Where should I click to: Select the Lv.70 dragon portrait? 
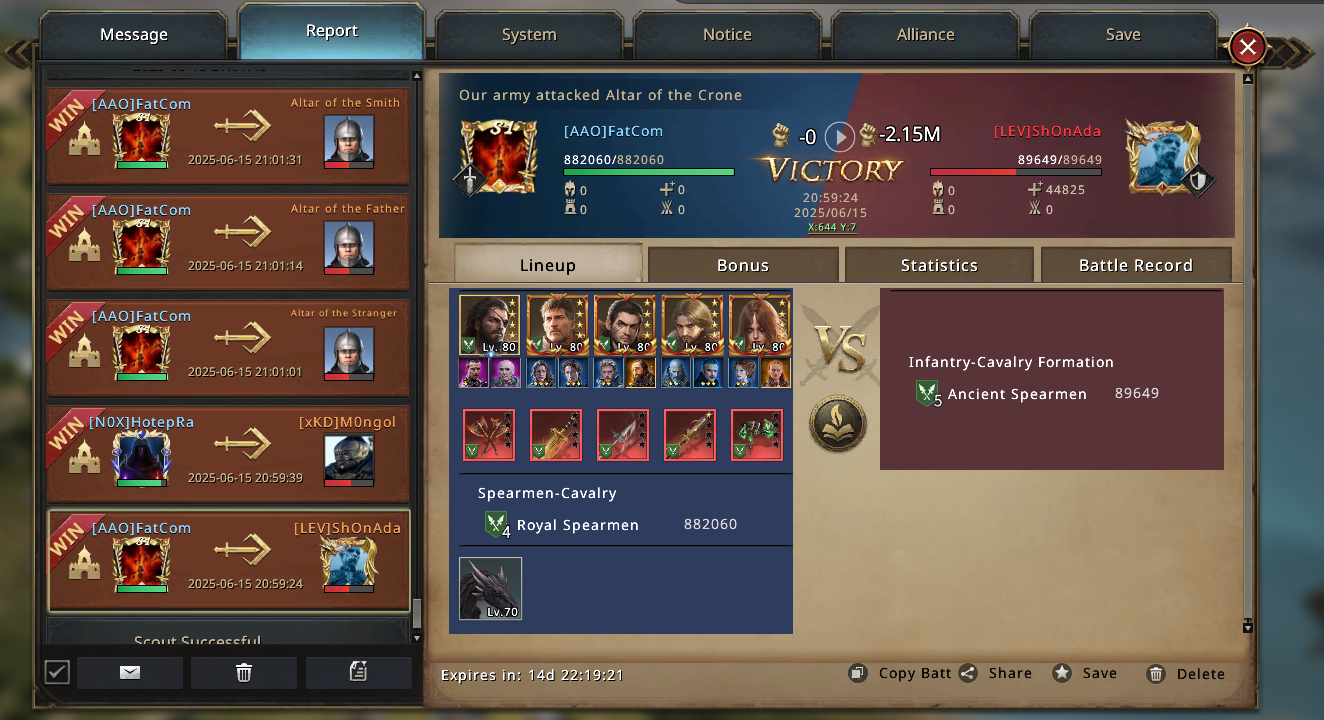[490, 589]
